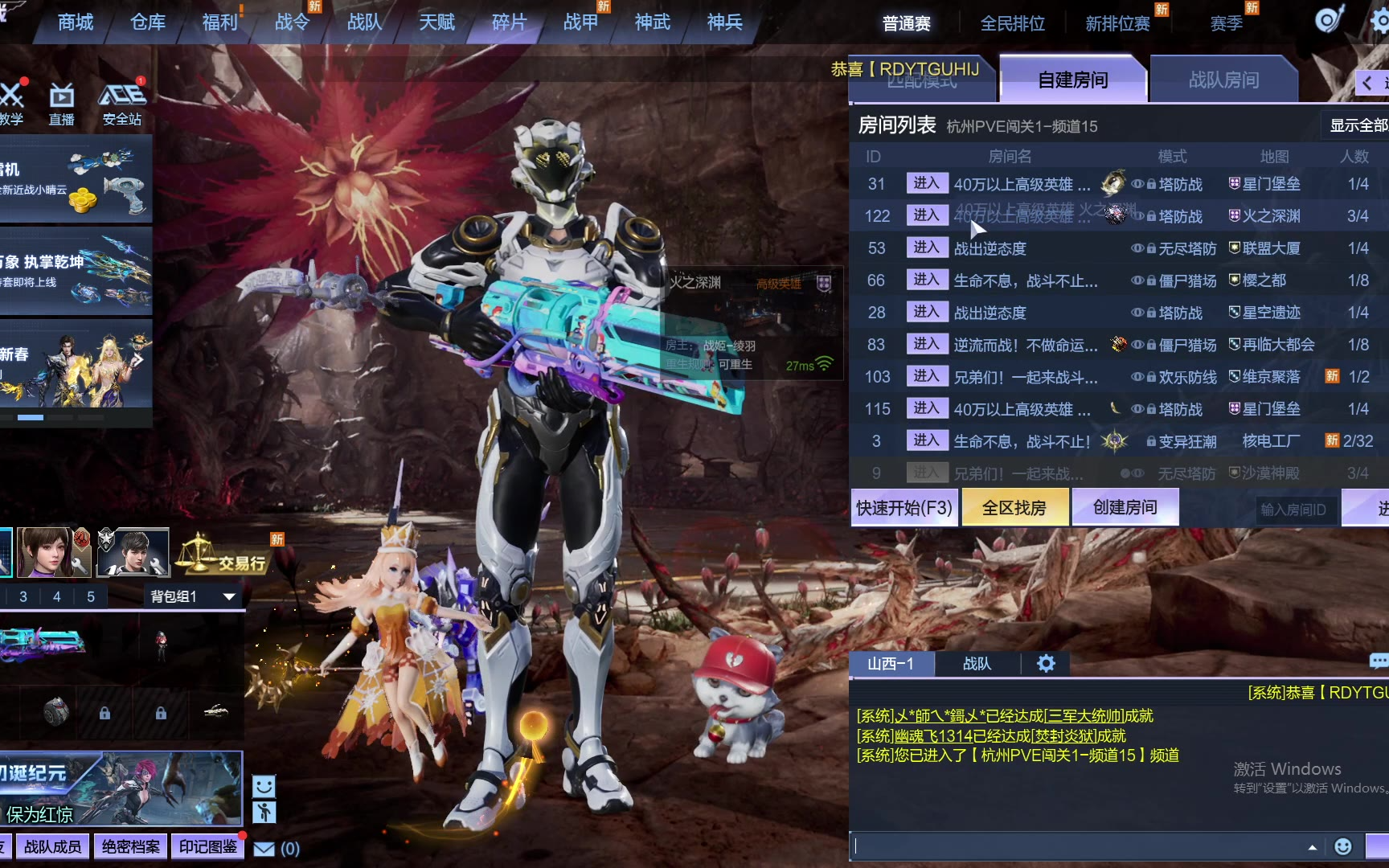Select the 自建房间 tab
1389x868 pixels.
click(1072, 80)
